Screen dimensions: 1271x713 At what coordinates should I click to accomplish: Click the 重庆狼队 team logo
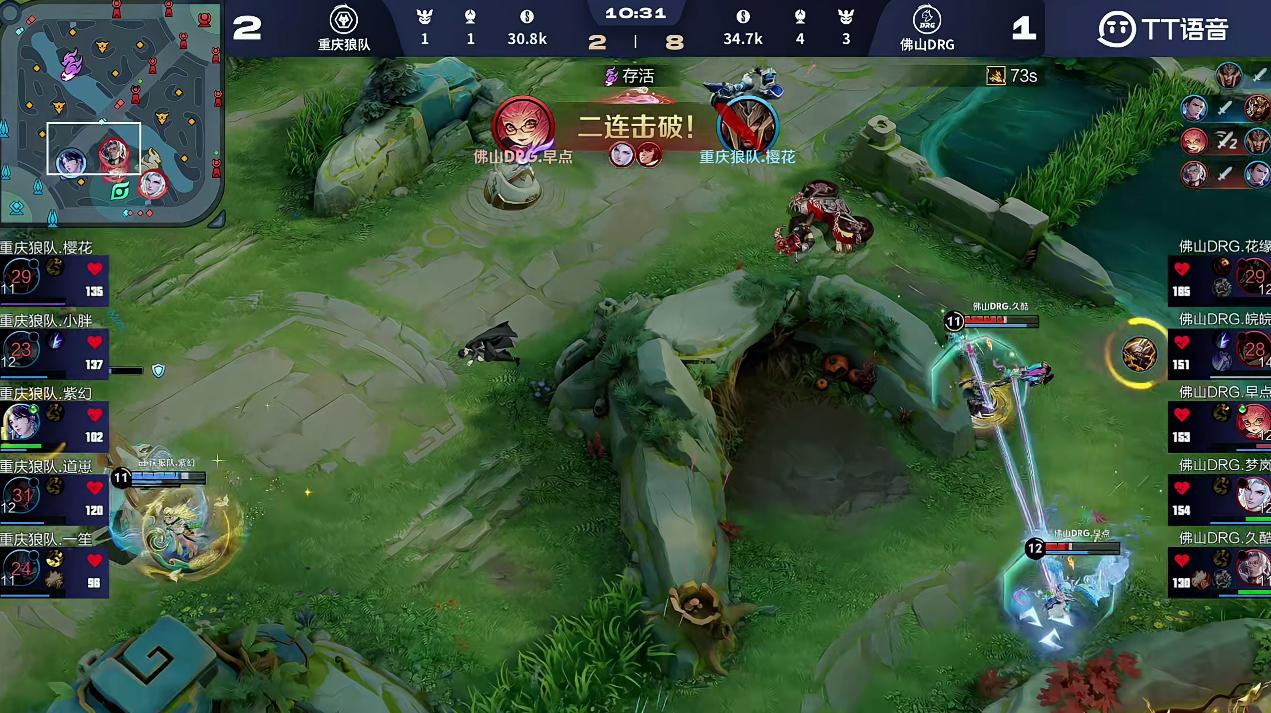(x=344, y=19)
